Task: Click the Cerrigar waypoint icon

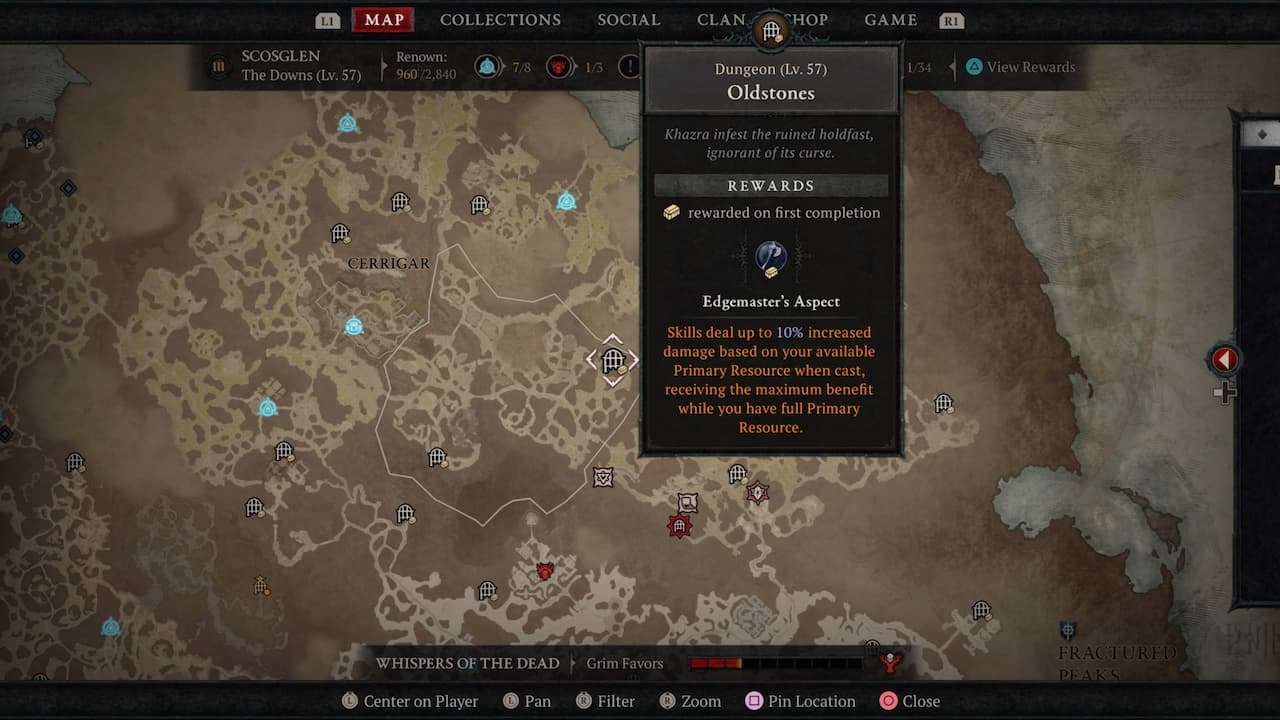Action: coord(352,325)
